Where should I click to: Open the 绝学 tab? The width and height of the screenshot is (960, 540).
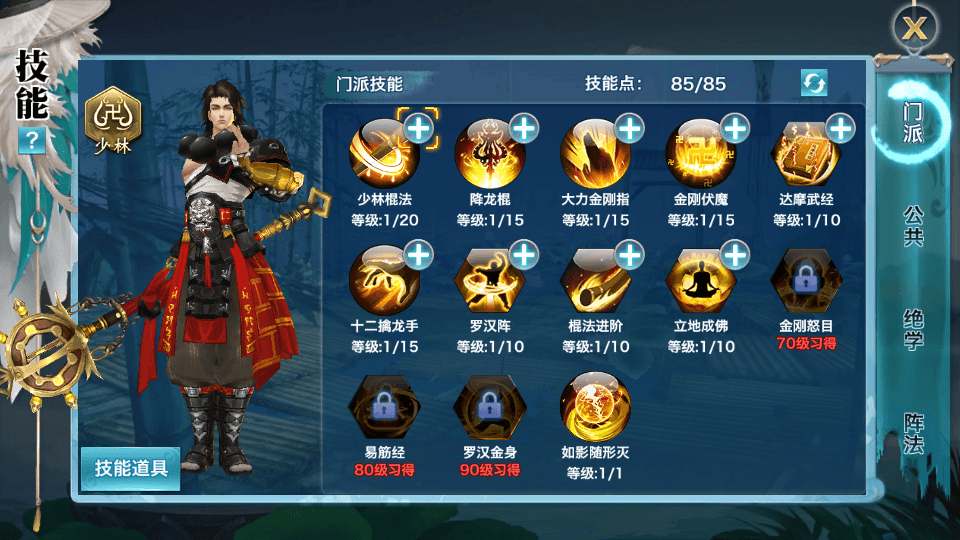pyautogui.click(x=912, y=329)
